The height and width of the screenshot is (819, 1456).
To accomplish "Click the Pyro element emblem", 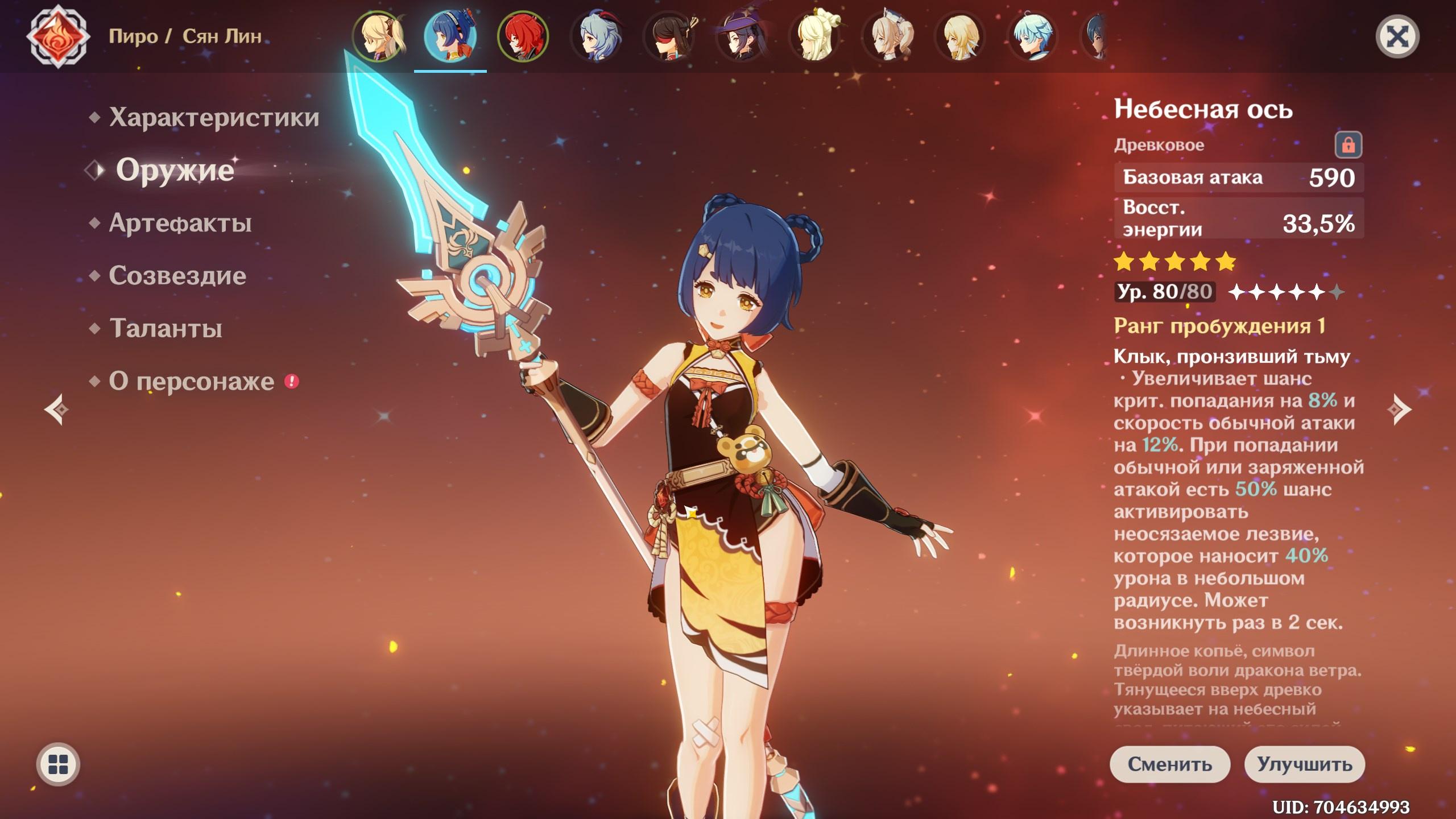I will pos(58,36).
